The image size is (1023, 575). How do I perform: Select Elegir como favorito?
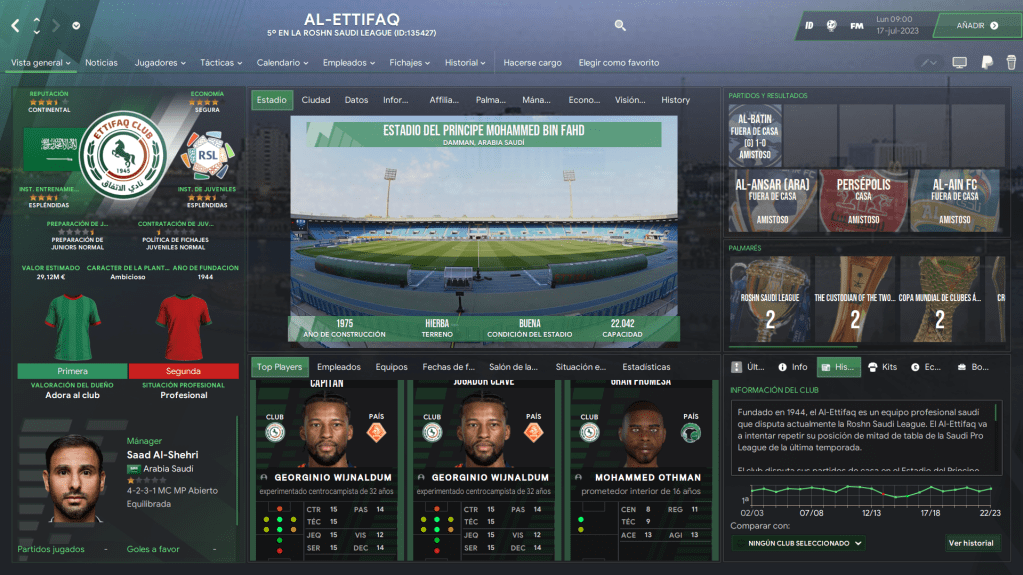point(619,62)
